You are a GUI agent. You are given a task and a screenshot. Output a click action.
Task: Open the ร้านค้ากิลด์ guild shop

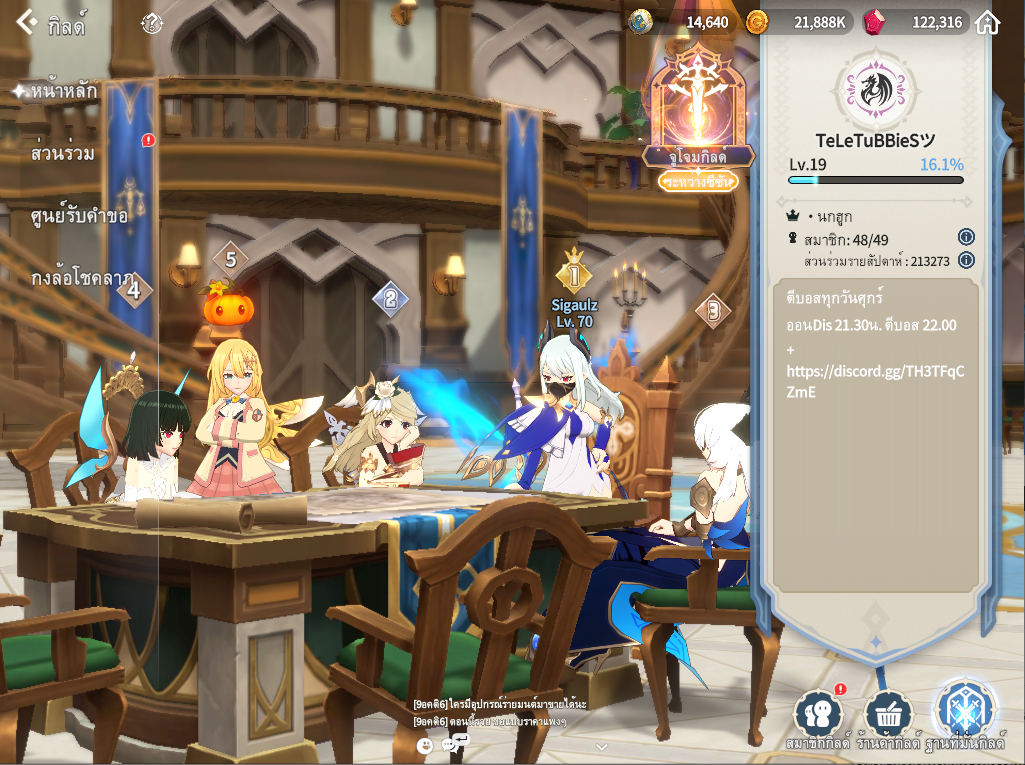[888, 716]
